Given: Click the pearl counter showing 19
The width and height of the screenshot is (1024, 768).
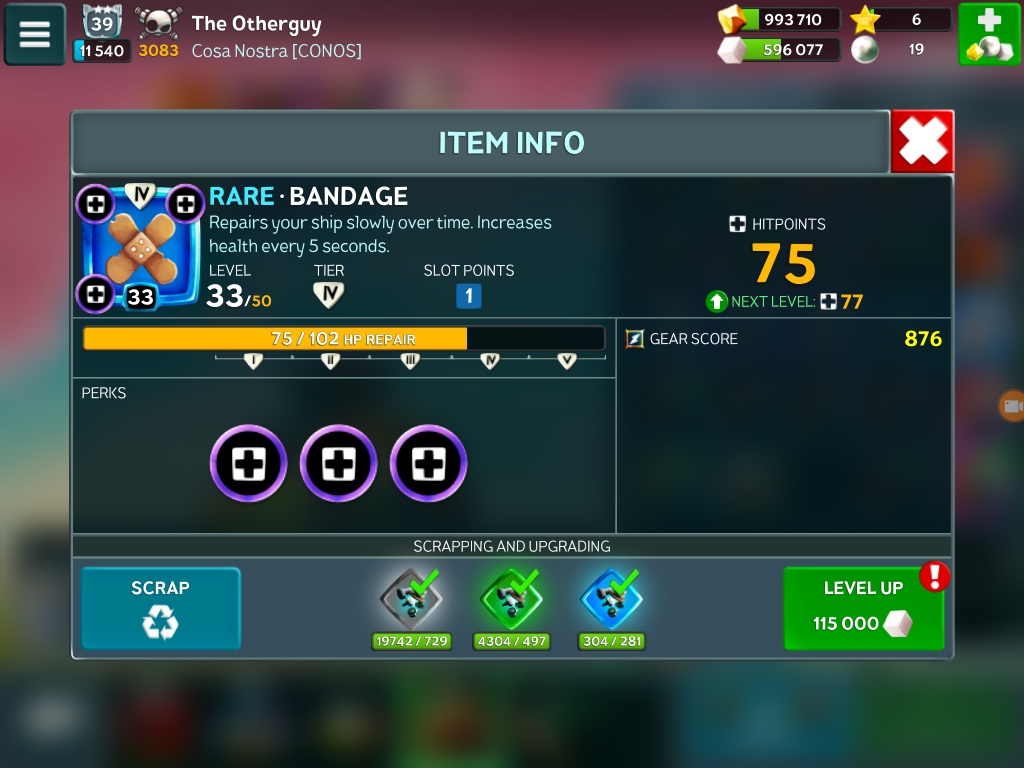Looking at the screenshot, I should (900, 49).
